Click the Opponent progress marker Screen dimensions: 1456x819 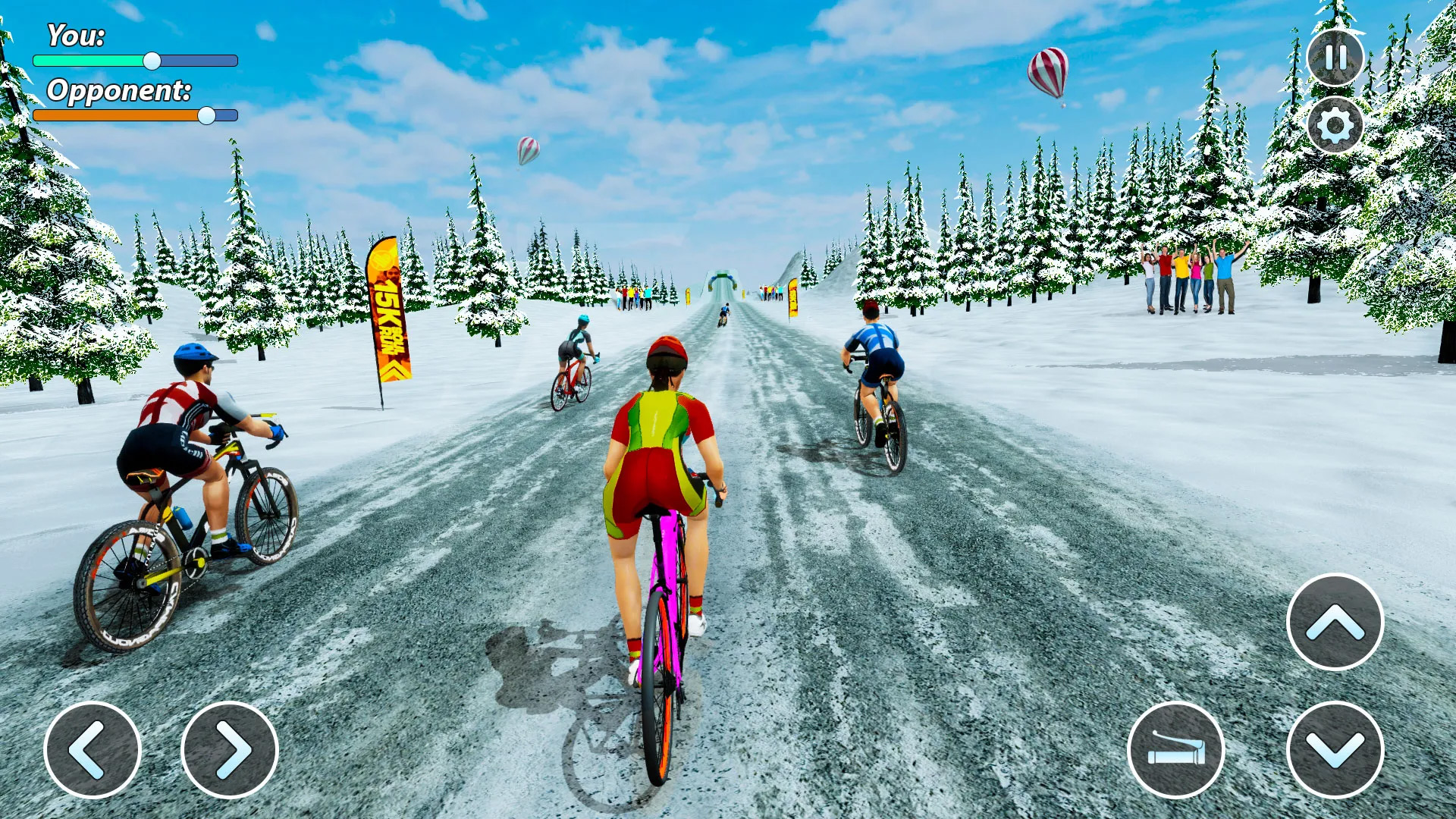(x=206, y=116)
